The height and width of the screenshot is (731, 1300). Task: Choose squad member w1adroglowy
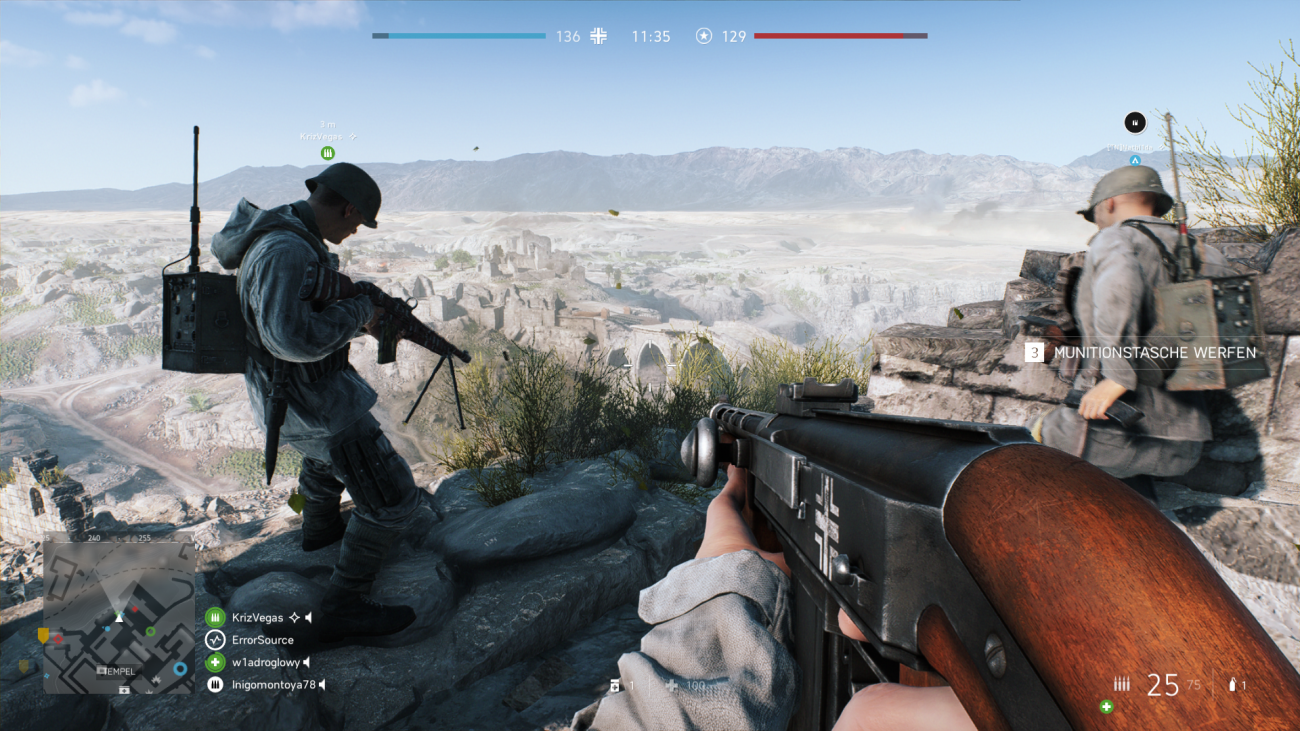(265, 662)
